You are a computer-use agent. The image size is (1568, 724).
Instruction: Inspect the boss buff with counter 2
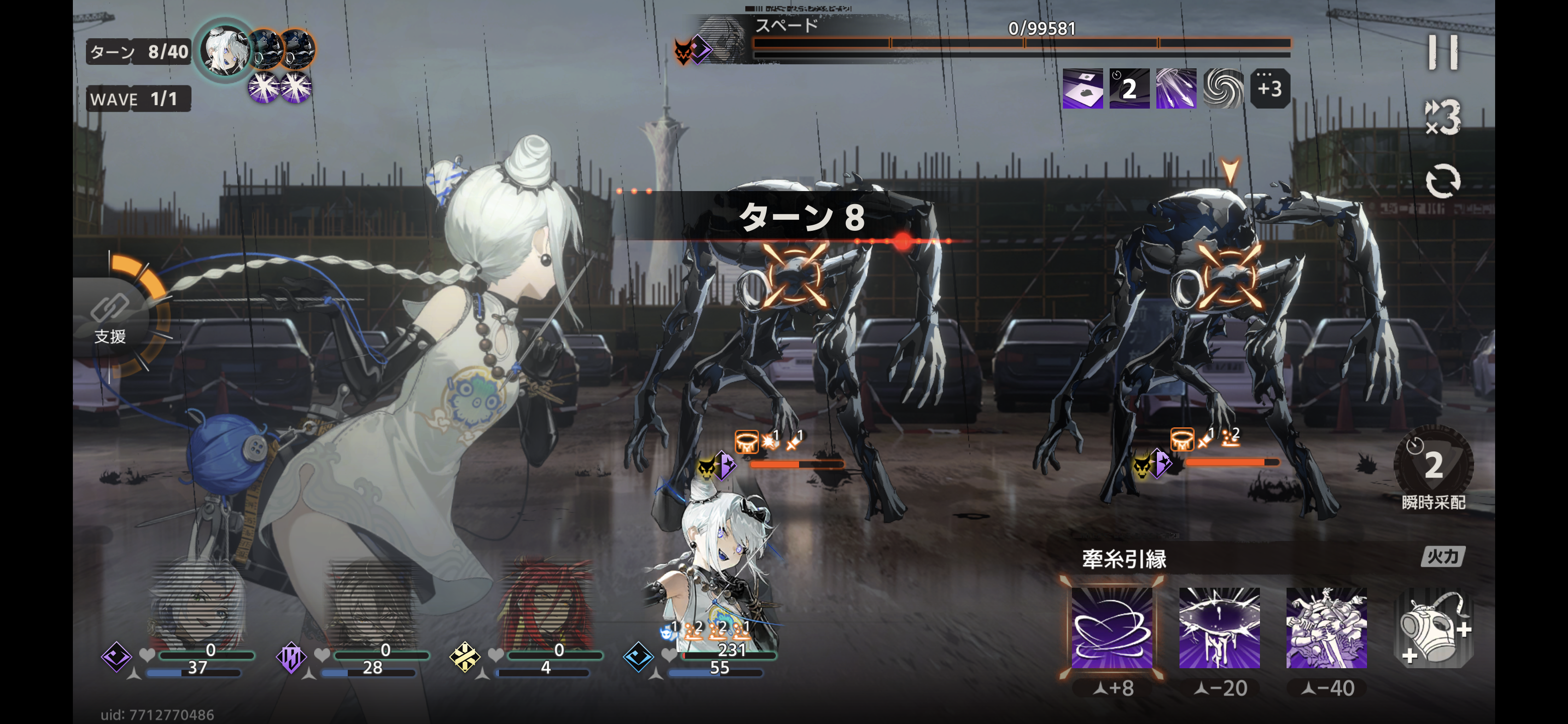click(1129, 89)
